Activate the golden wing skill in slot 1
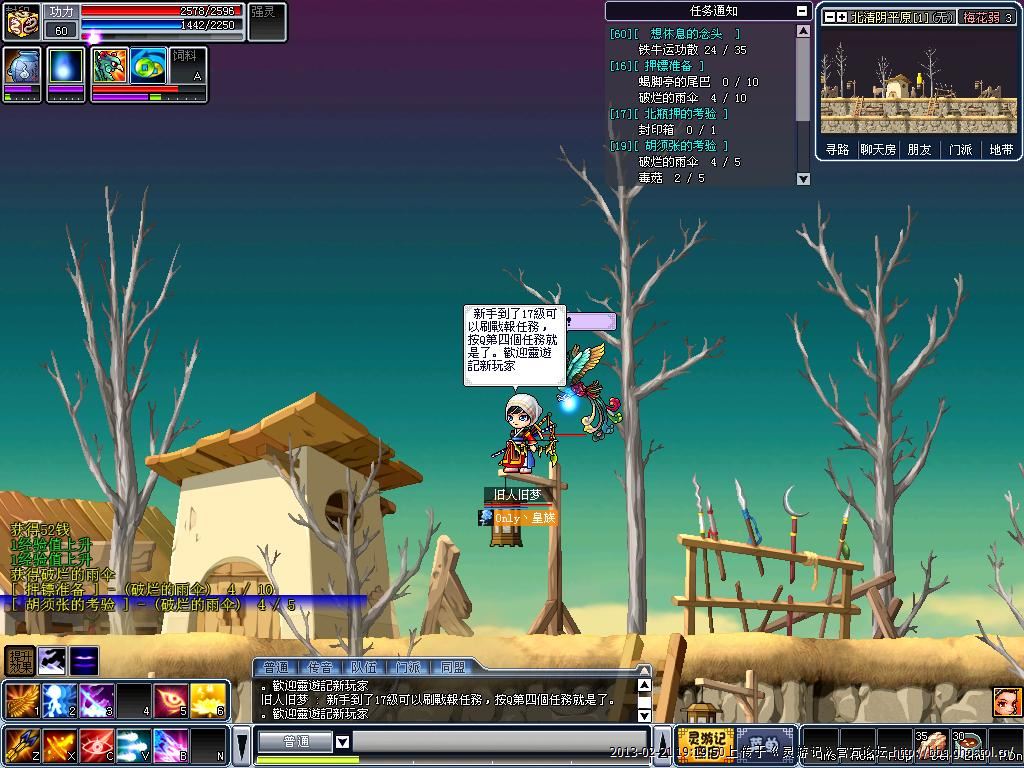Viewport: 1024px width, 768px height. pyautogui.click(x=21, y=700)
